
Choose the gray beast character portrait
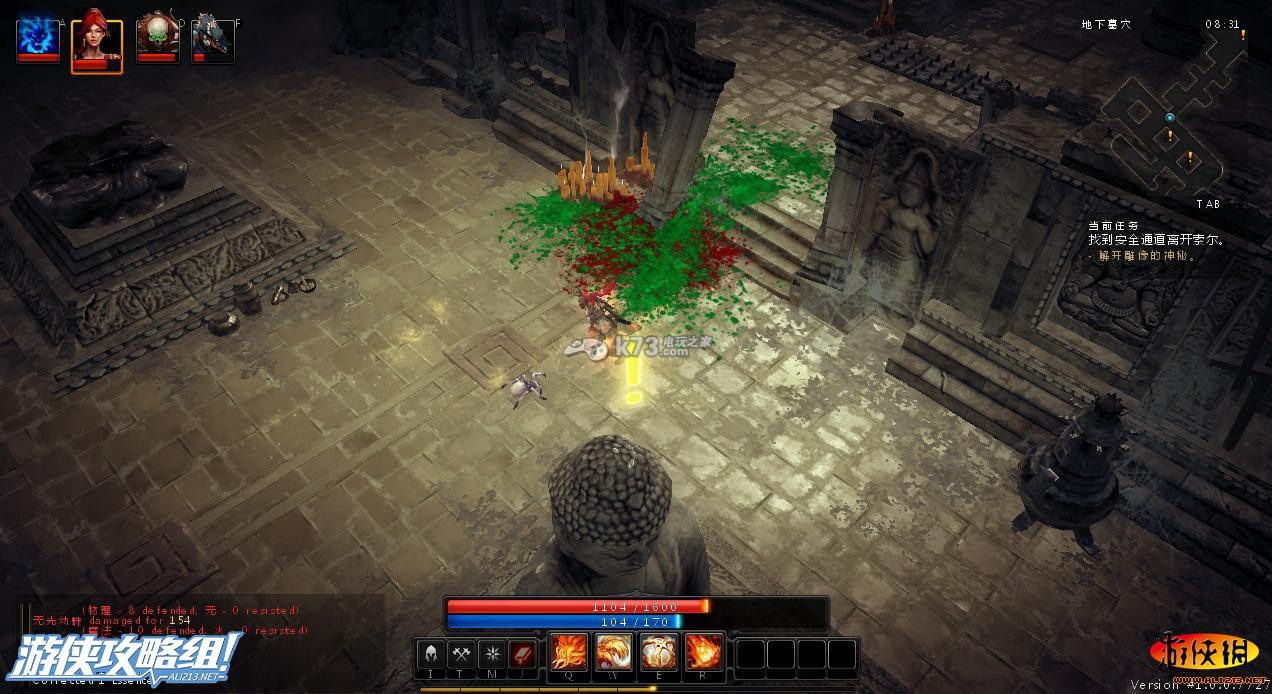coord(212,39)
